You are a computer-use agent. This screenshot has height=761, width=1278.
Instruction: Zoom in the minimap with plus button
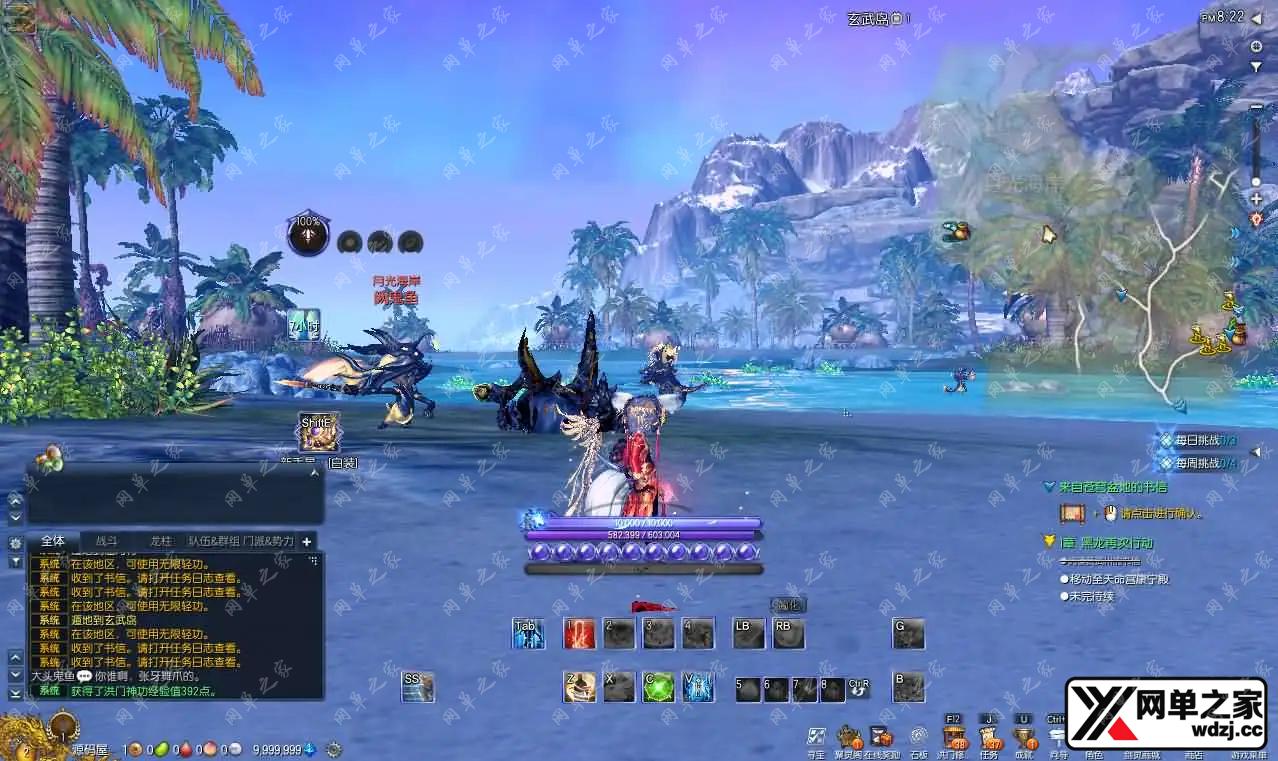click(x=1256, y=199)
